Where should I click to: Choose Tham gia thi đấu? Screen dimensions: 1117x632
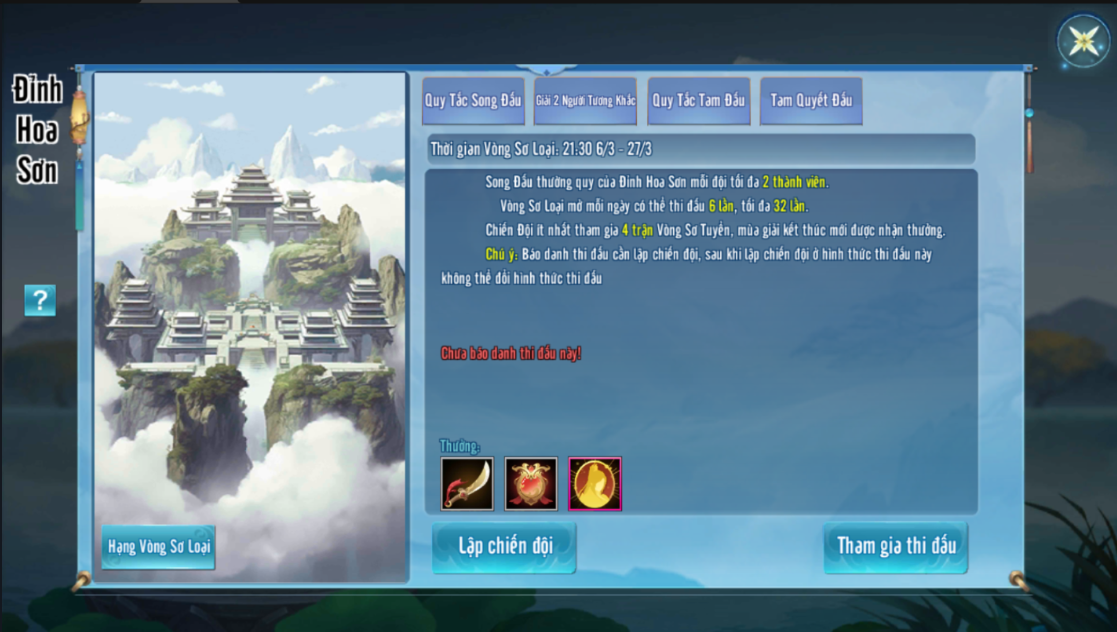(896, 546)
